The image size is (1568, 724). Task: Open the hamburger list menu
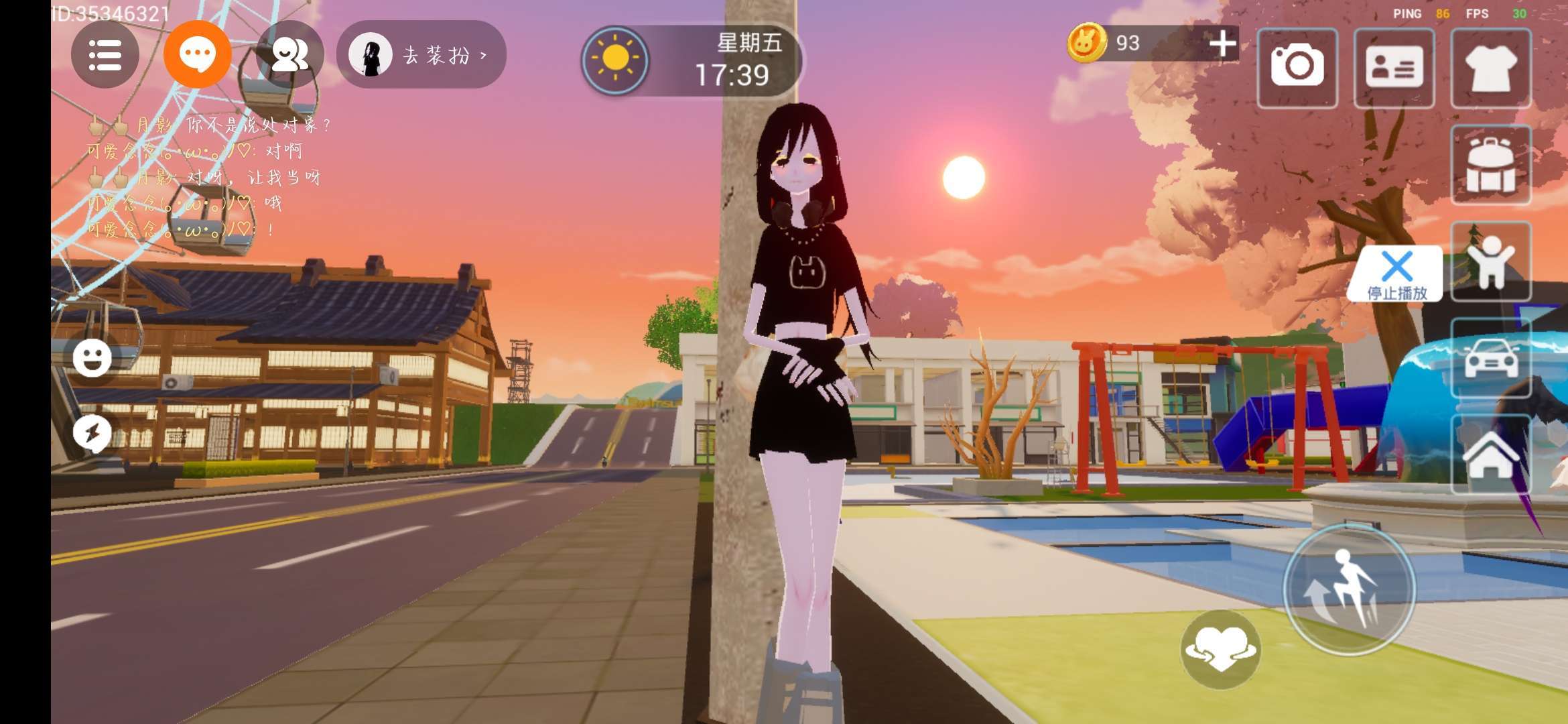[x=105, y=55]
